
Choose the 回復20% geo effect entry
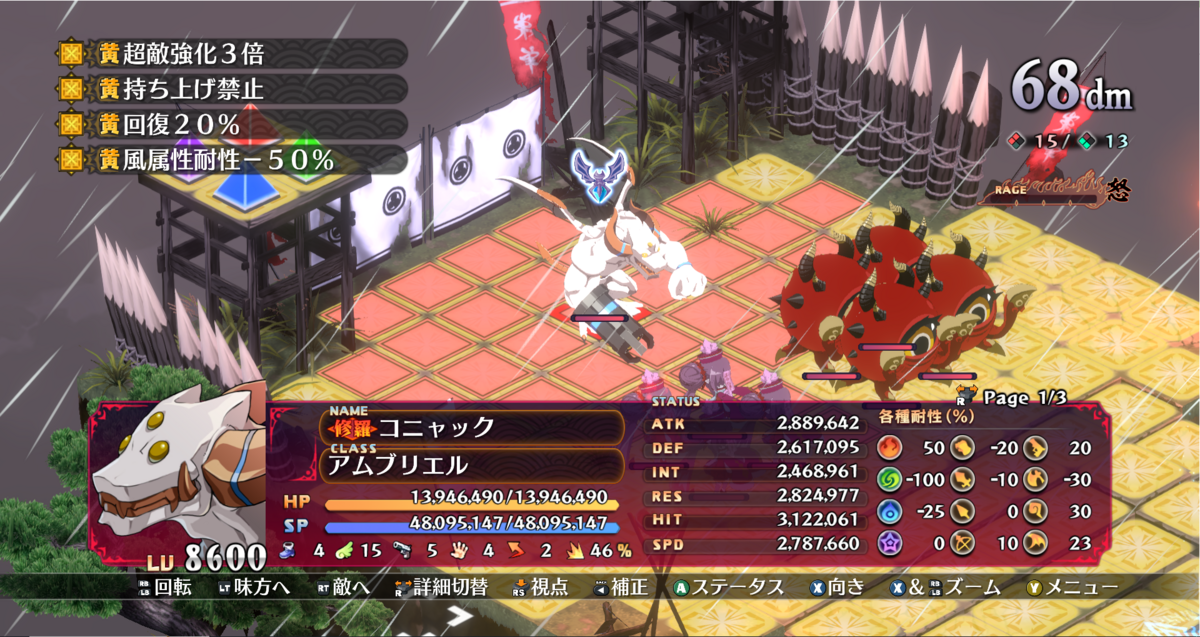230,124
